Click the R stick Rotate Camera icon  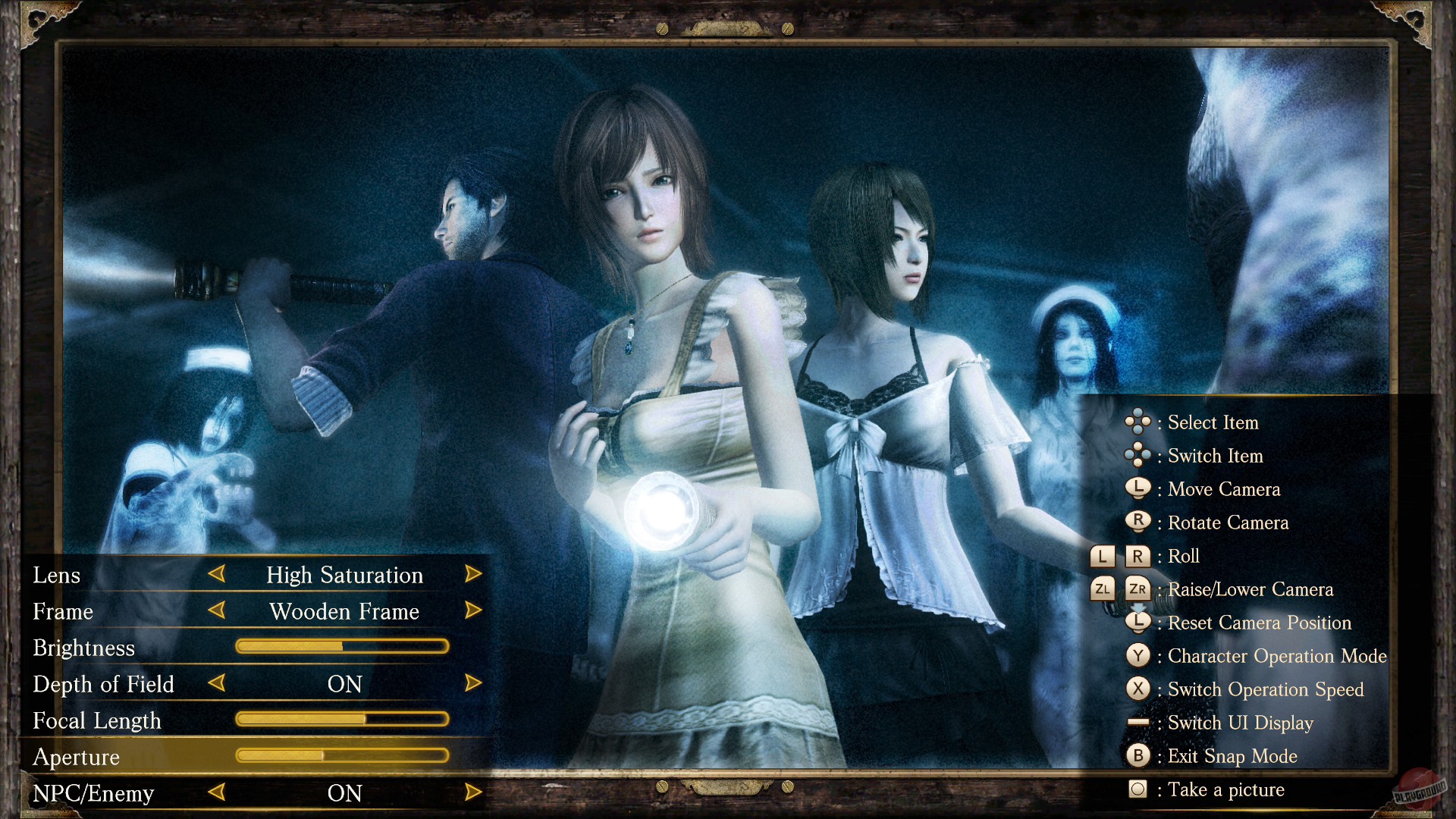coord(1139,522)
